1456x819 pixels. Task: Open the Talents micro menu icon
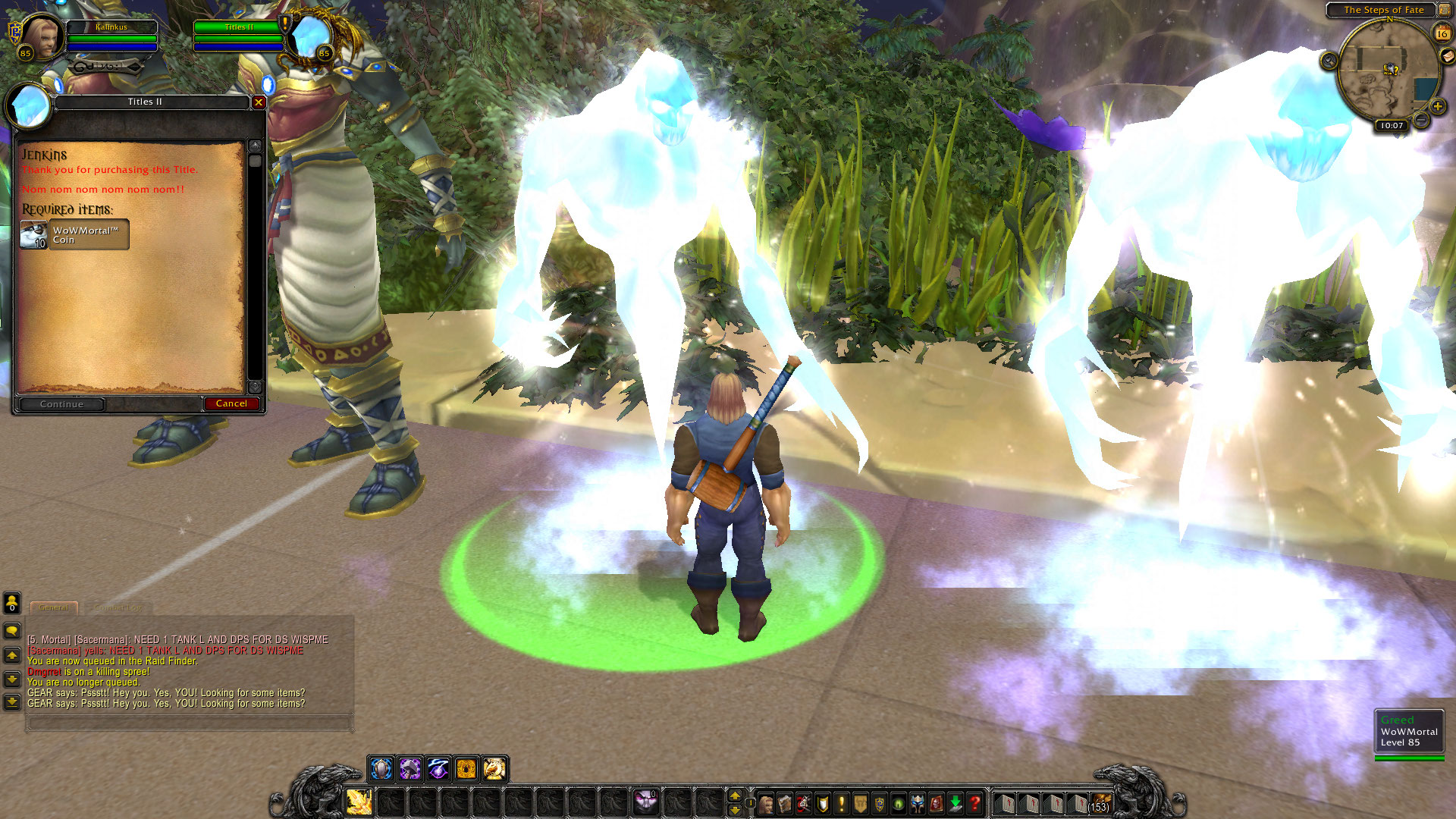coord(804,802)
